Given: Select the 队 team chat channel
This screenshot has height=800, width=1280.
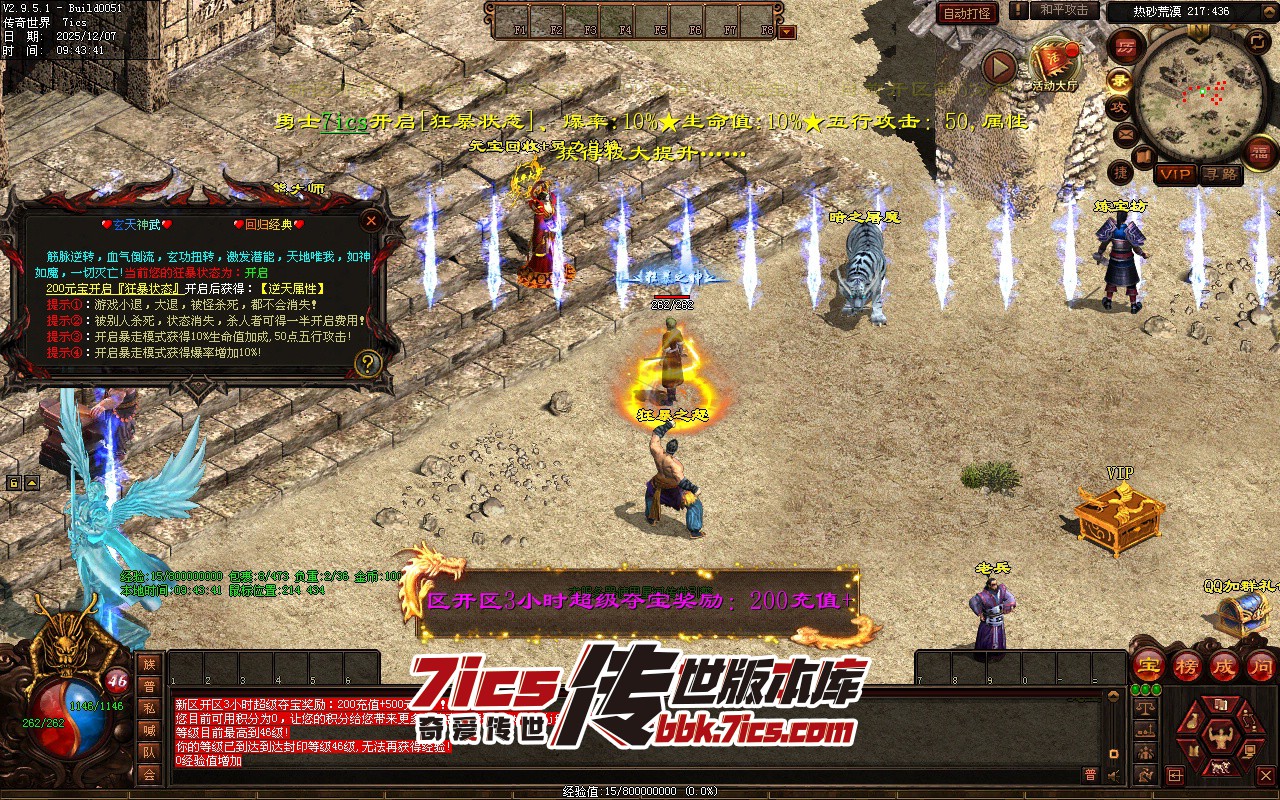Looking at the screenshot, I should [149, 752].
